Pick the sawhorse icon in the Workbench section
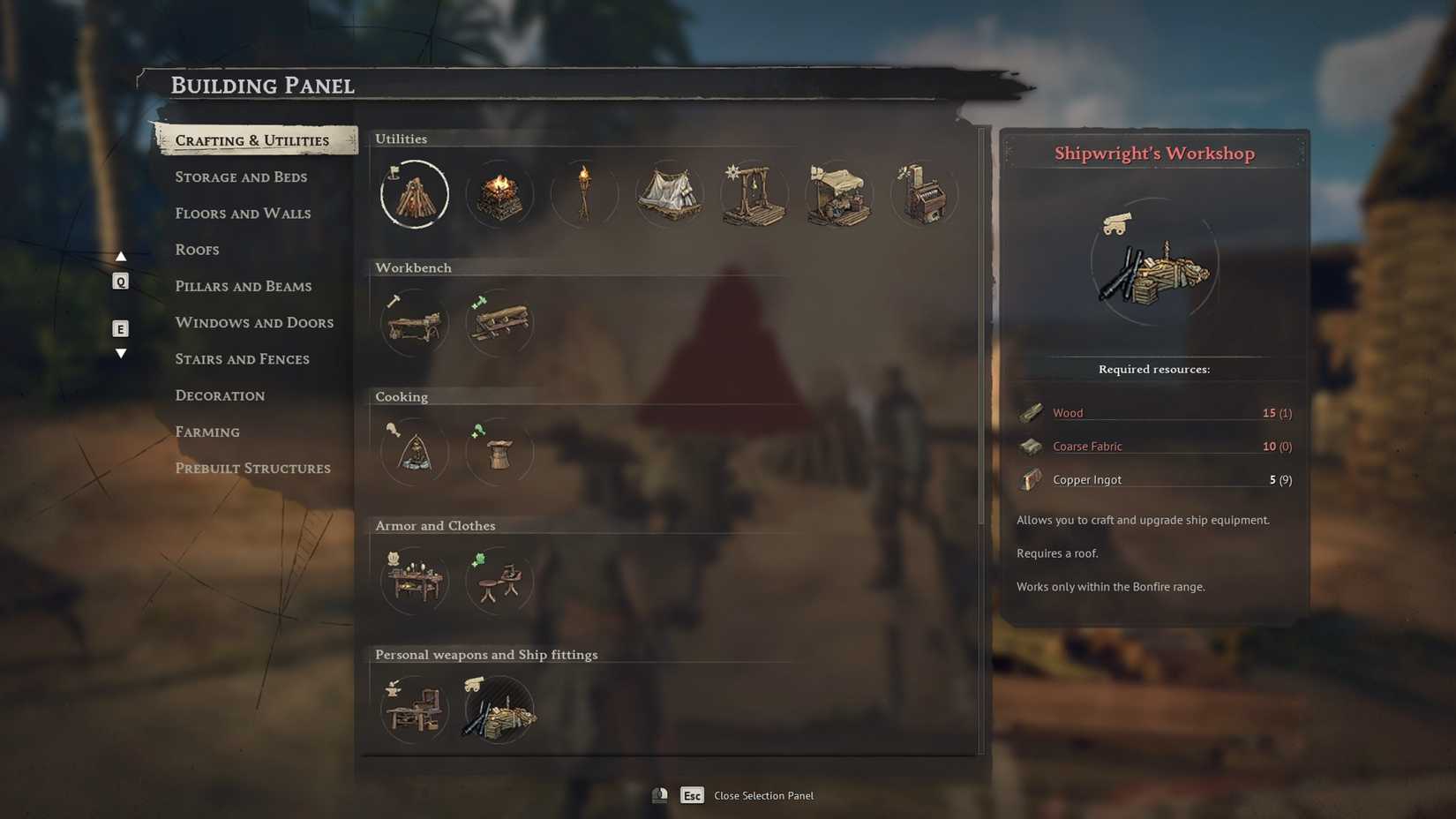Viewport: 1456px width, 819px height. click(x=499, y=323)
